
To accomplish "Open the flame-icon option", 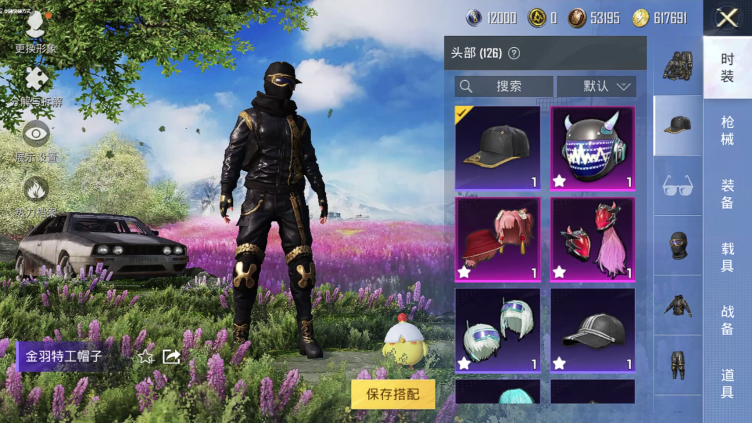I will click(36, 194).
